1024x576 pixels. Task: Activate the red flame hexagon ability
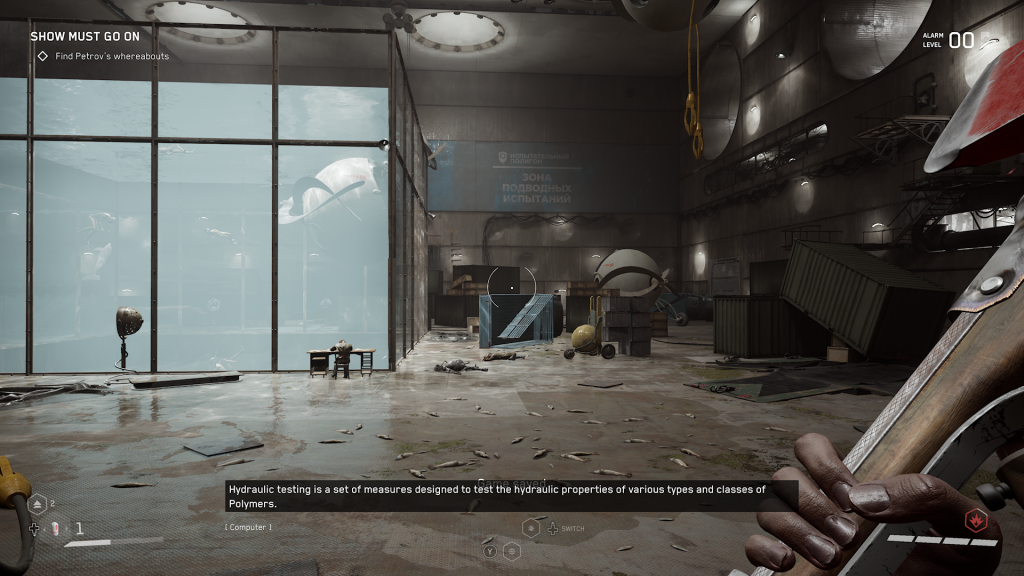(x=973, y=519)
